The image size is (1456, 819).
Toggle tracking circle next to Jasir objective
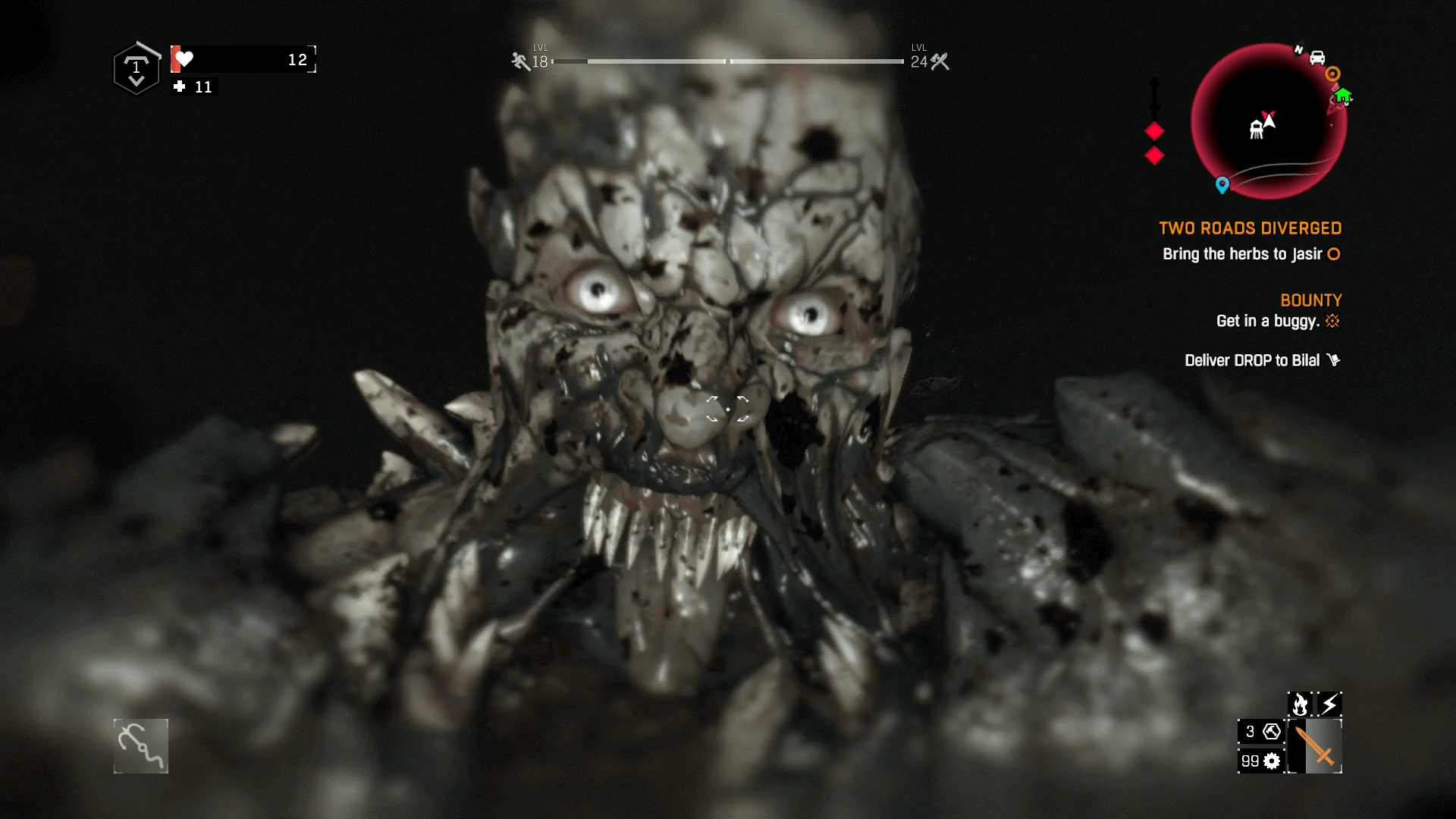pyautogui.click(x=1334, y=255)
